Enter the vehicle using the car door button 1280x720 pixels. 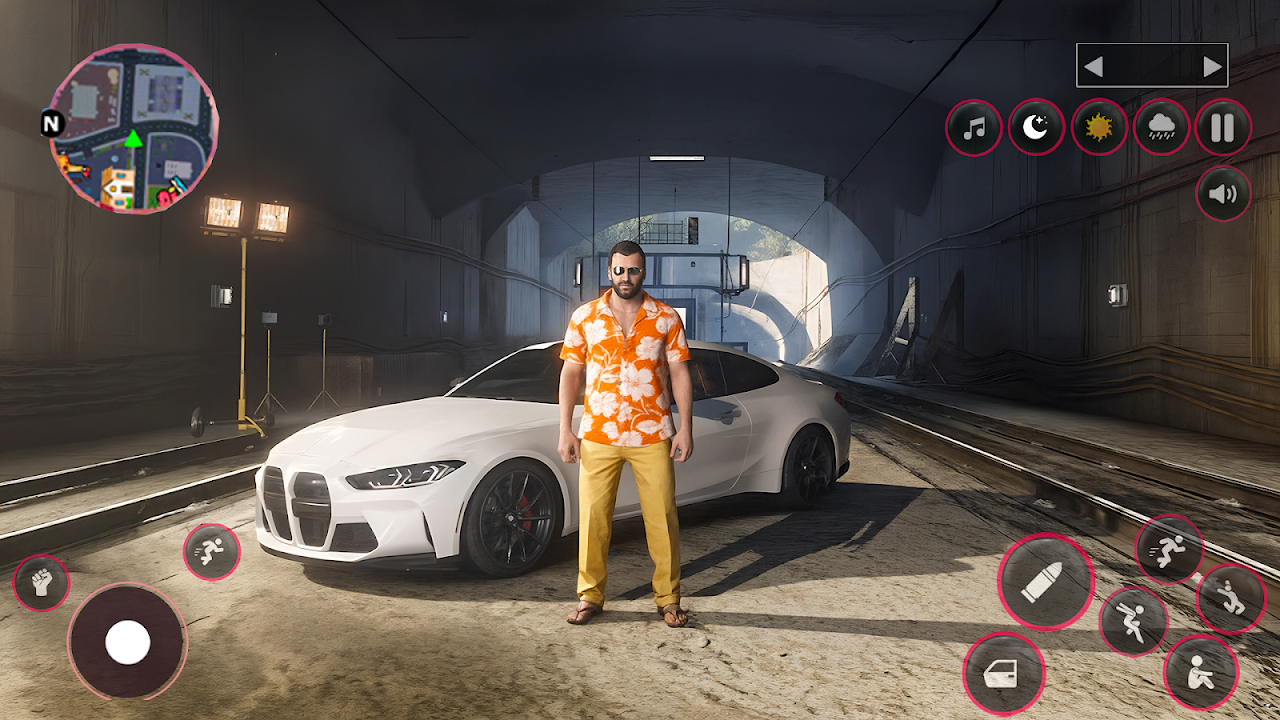pyautogui.click(x=1003, y=673)
